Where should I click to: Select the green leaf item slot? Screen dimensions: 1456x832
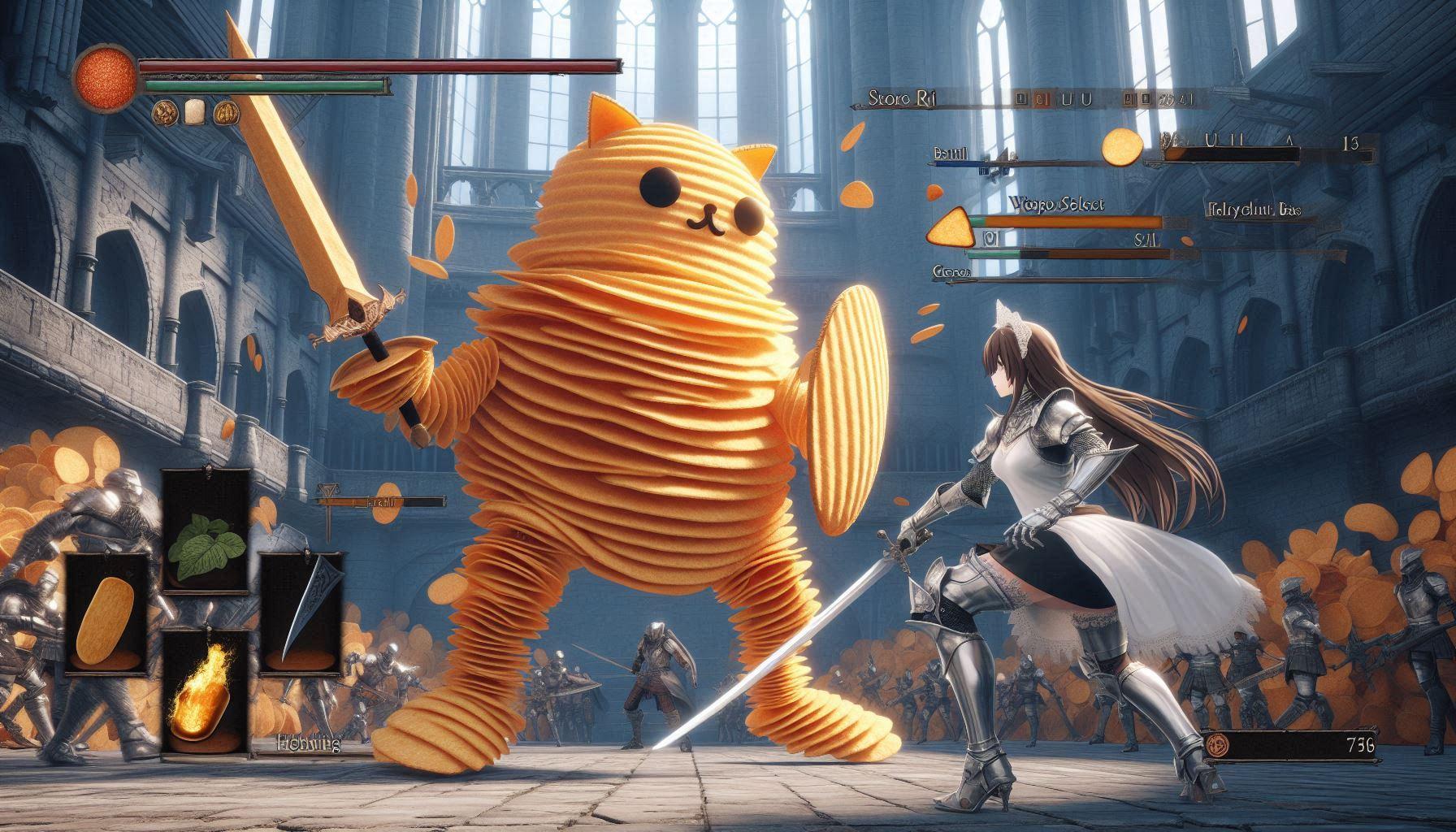coord(204,527)
